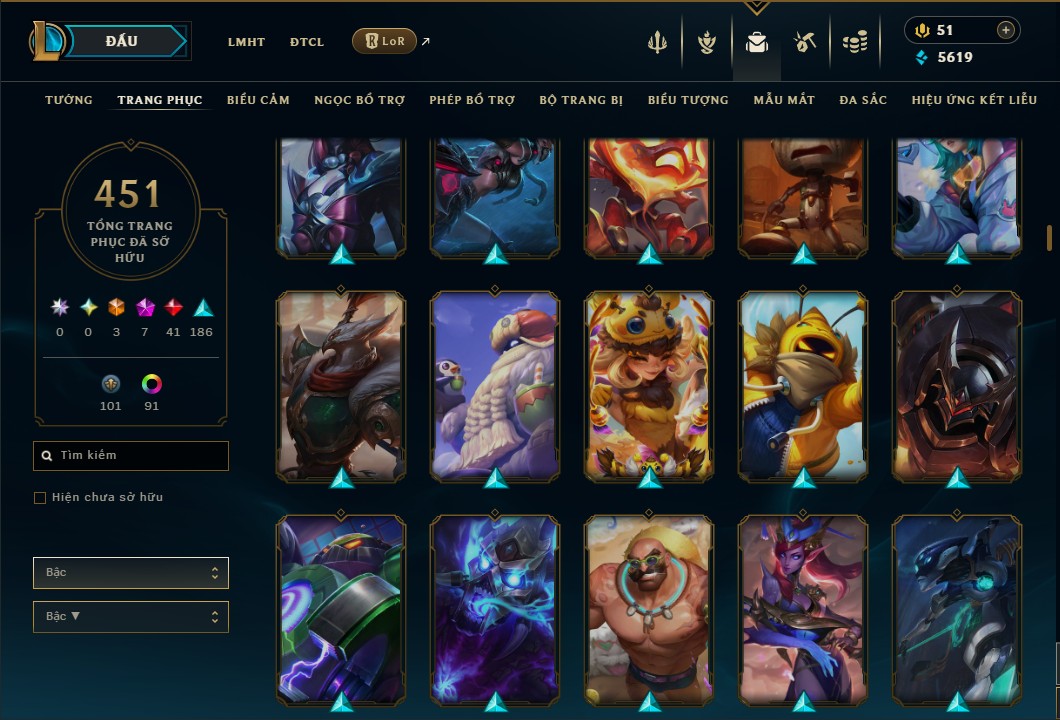1060x720 pixels.
Task: Select the PHÉP BỔ TRỢ tab
Action: [x=472, y=100]
